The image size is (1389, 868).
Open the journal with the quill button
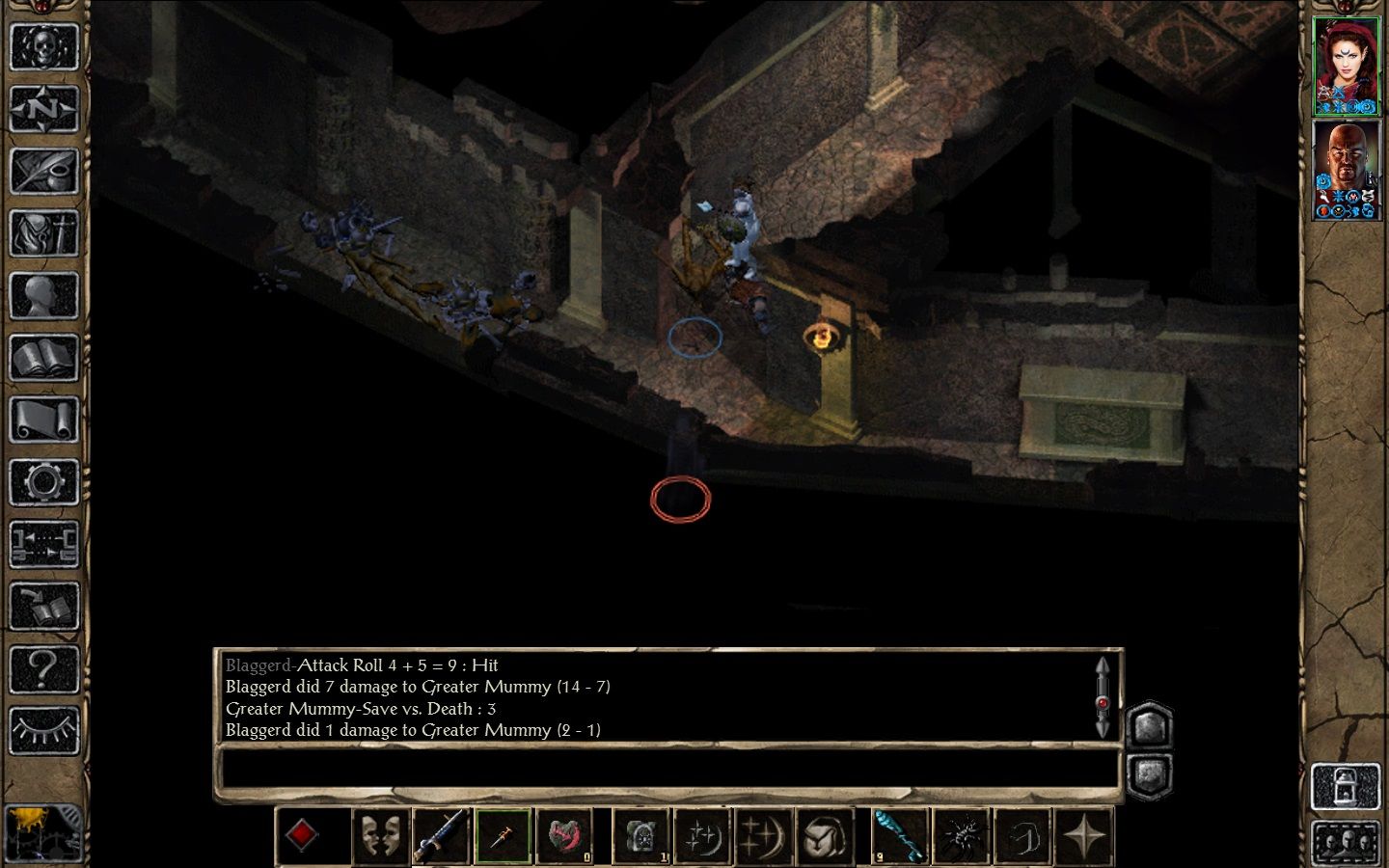point(43,172)
